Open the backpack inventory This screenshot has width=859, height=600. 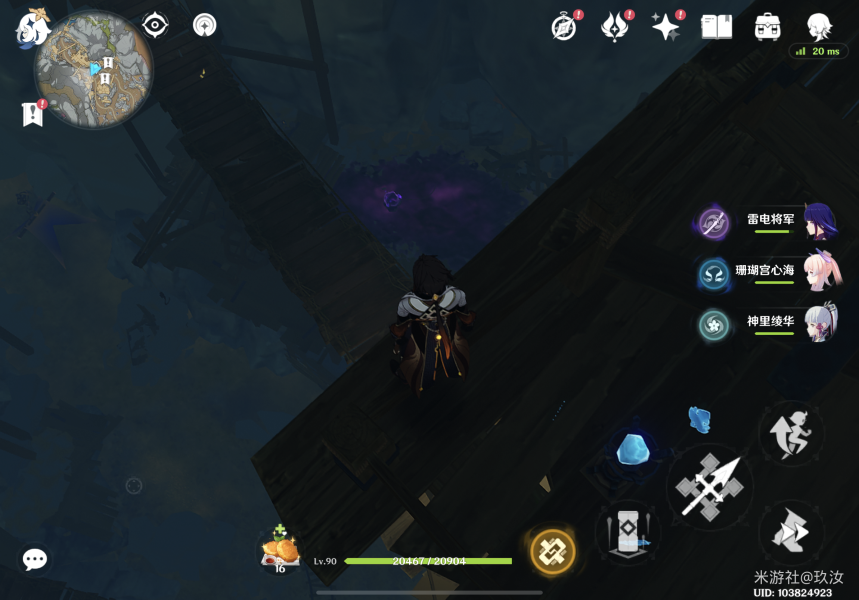(x=768, y=27)
